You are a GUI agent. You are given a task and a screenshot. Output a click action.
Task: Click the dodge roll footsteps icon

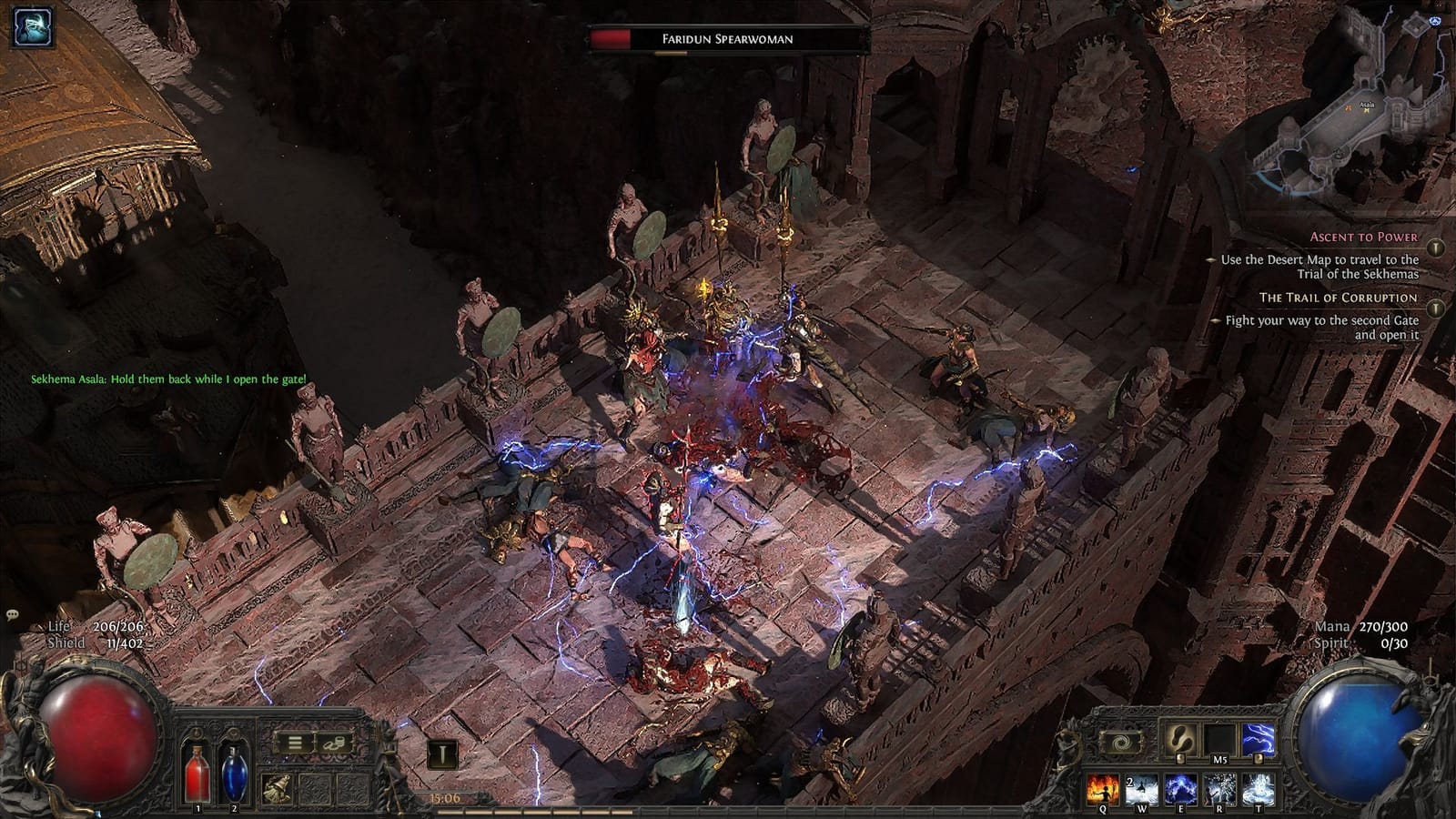[x=1181, y=740]
